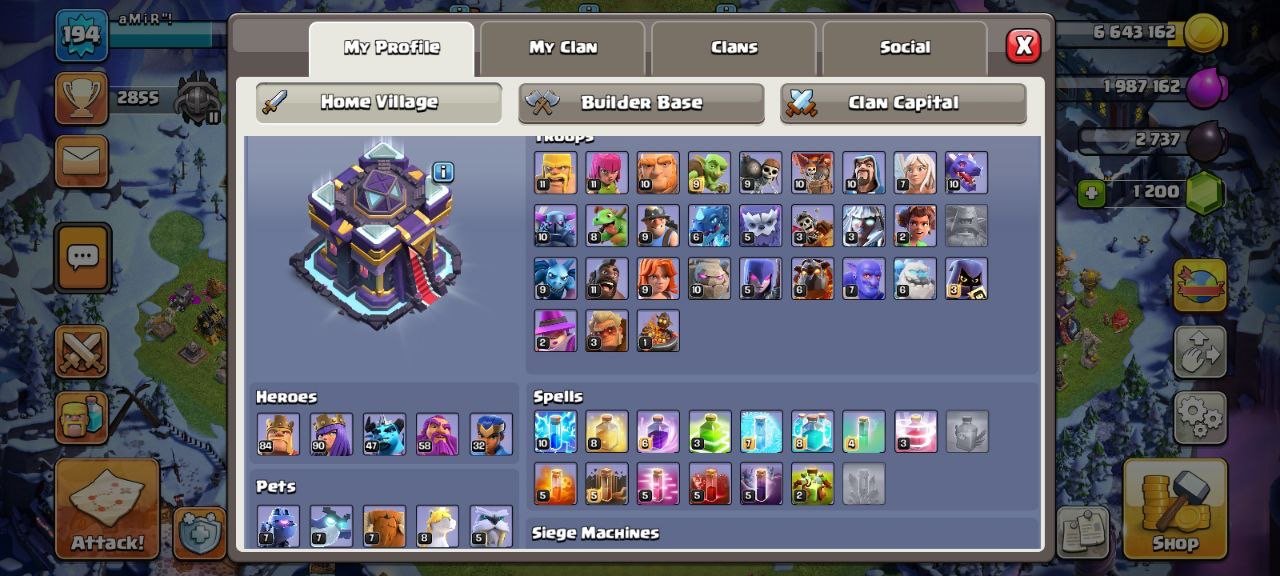Viewport: 1280px width, 576px height.
Task: Select the Barbarian troop icon
Action: [x=555, y=172]
